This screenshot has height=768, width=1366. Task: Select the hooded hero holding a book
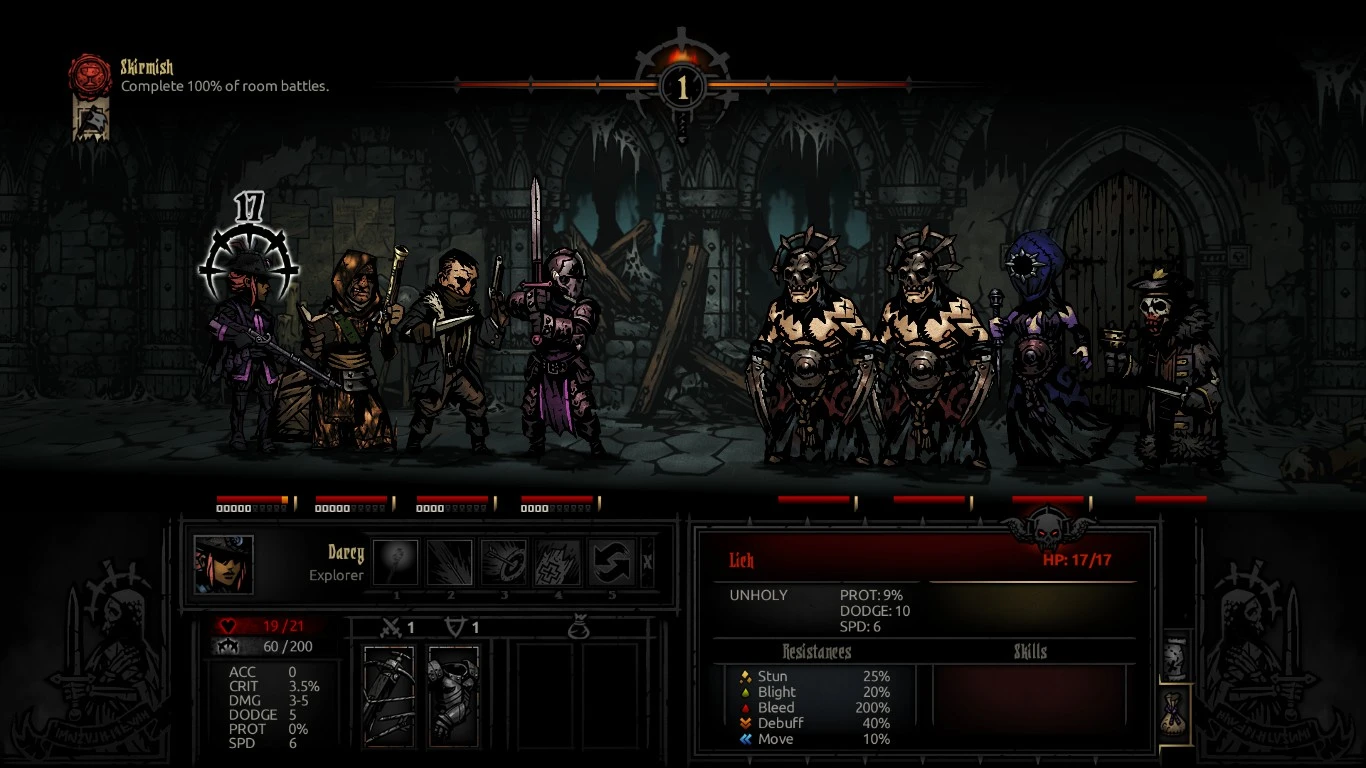(346, 350)
